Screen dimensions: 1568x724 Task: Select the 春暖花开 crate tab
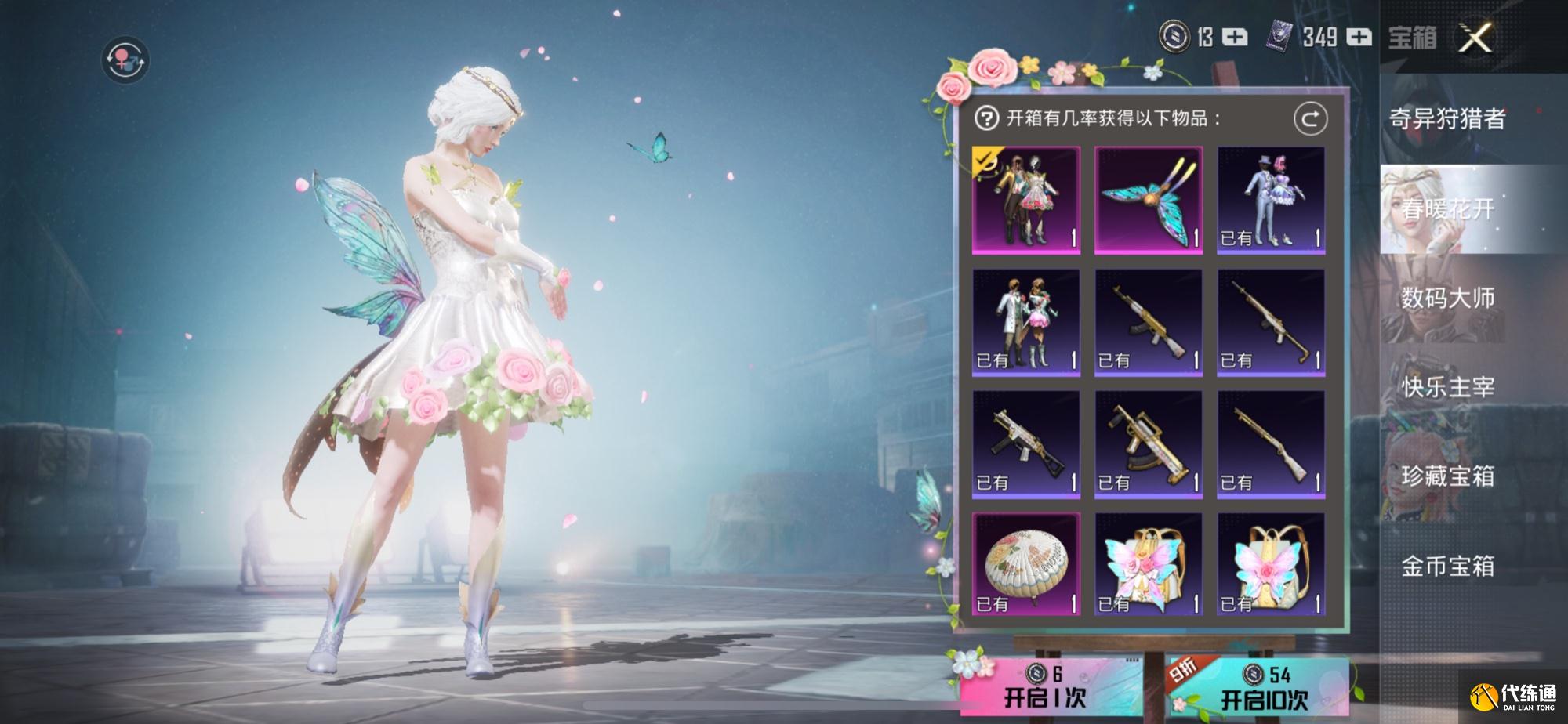pos(1447,209)
